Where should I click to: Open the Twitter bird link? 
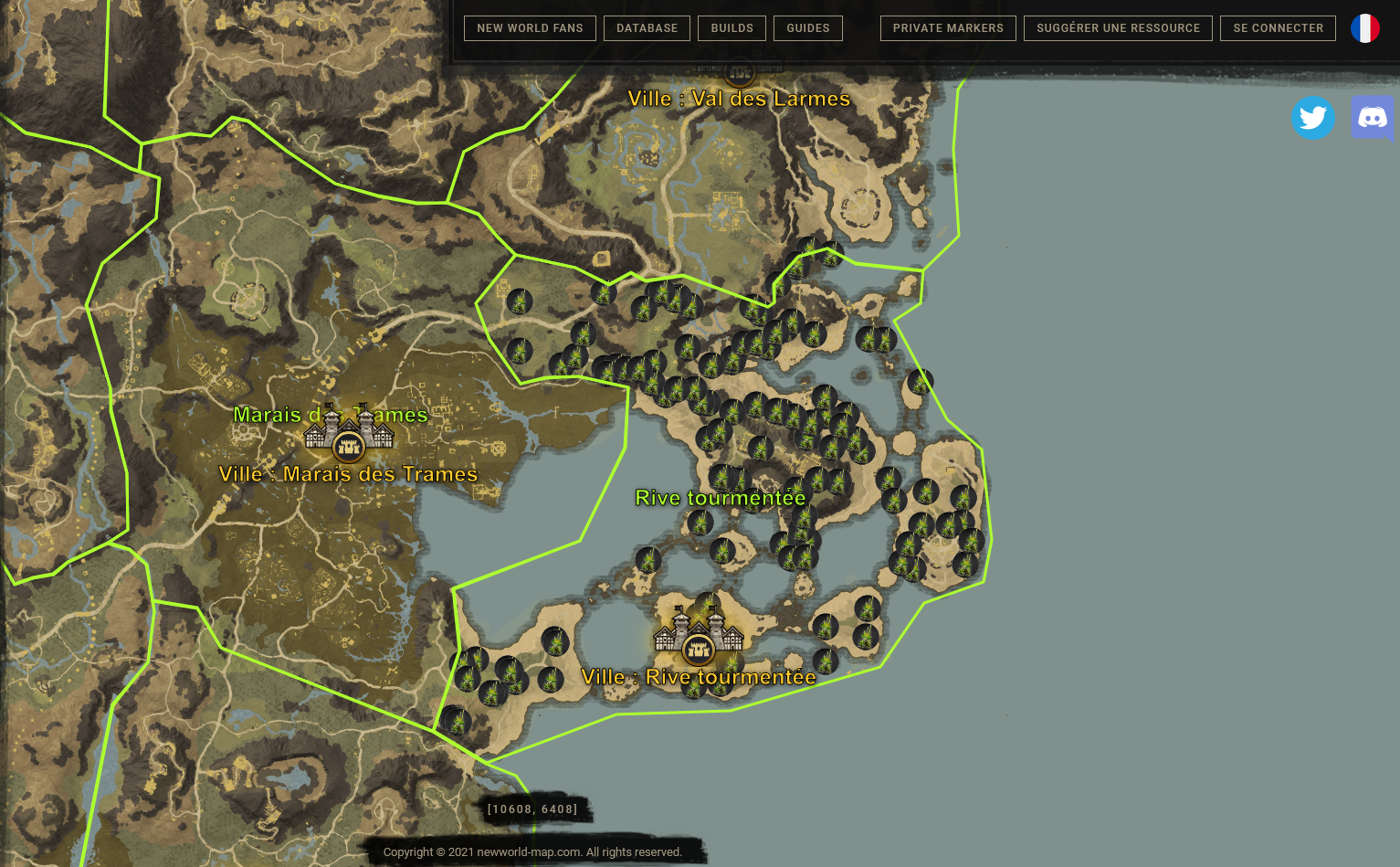(x=1312, y=118)
